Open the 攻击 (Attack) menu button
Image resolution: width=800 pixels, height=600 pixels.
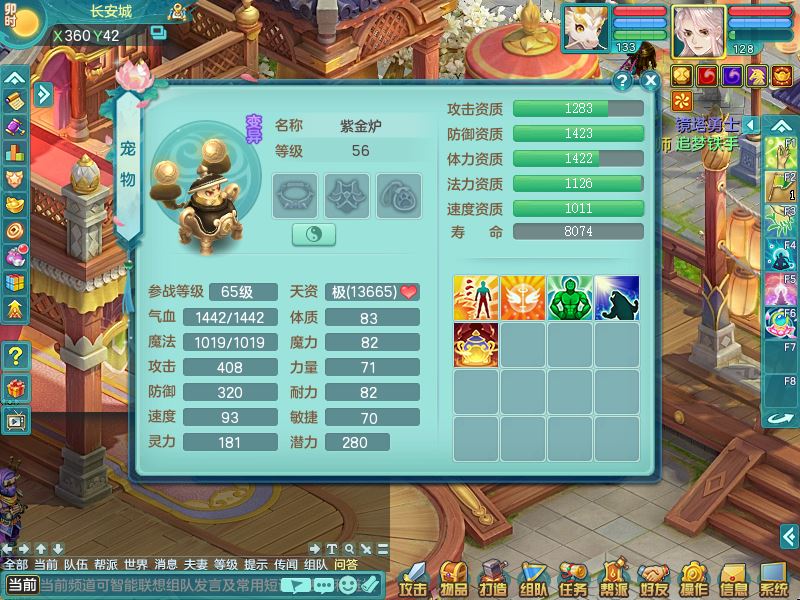tap(414, 579)
